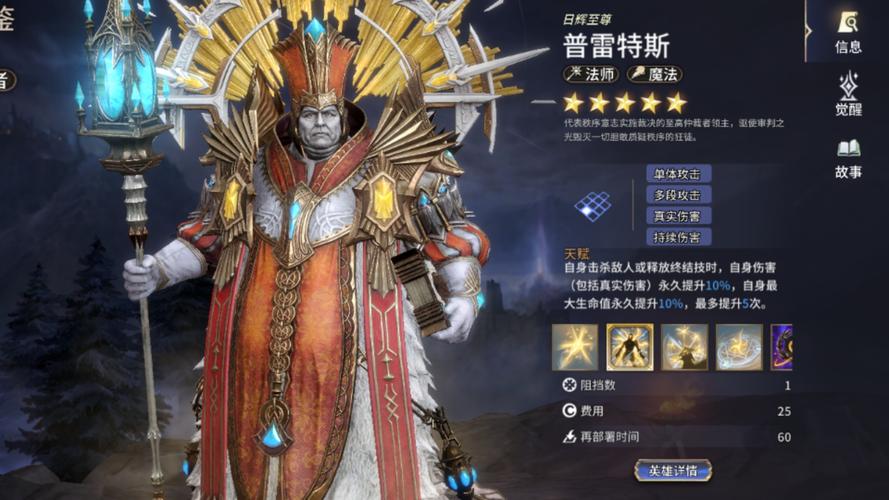The width and height of the screenshot is (889, 500).
Task: Select the figure radiating light beams skill icon
Action: [684, 346]
